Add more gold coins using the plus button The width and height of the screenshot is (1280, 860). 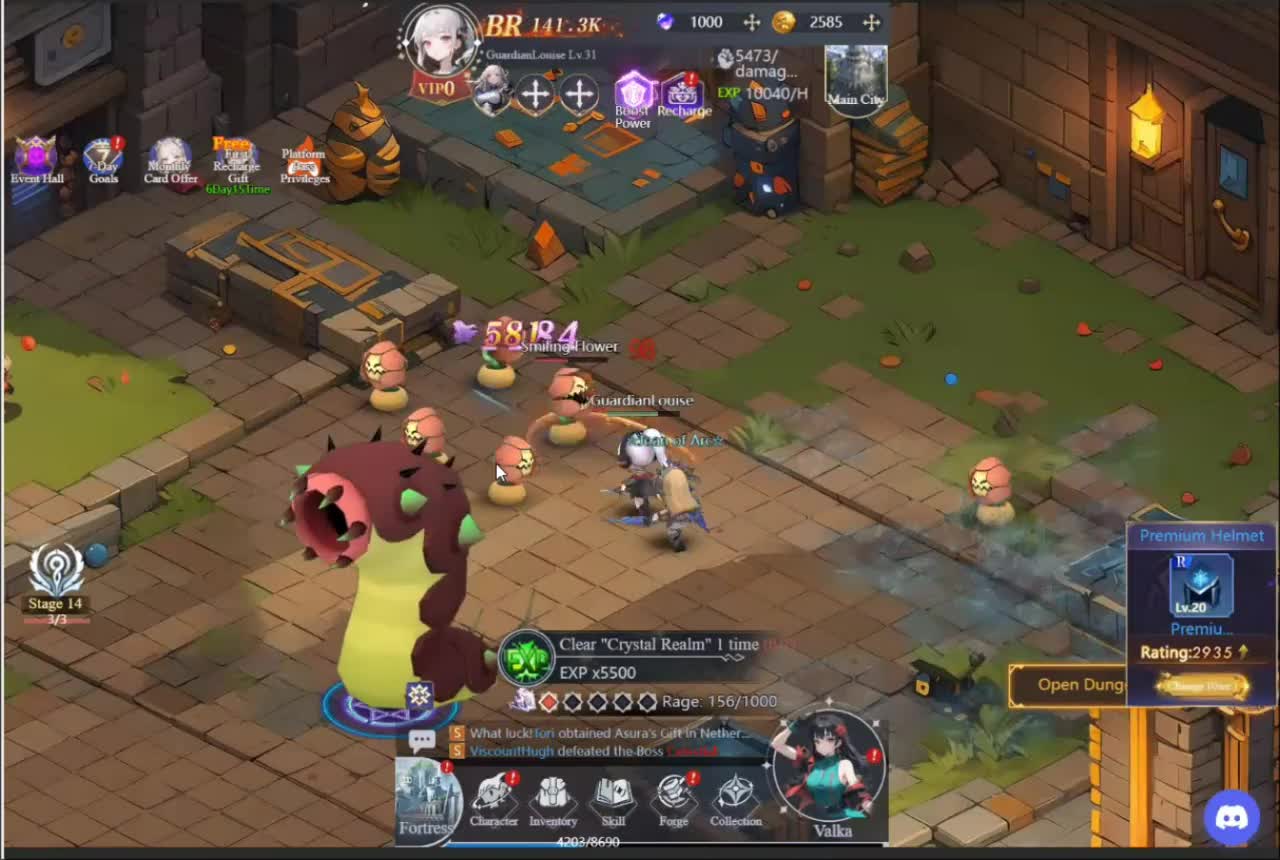pyautogui.click(x=871, y=22)
